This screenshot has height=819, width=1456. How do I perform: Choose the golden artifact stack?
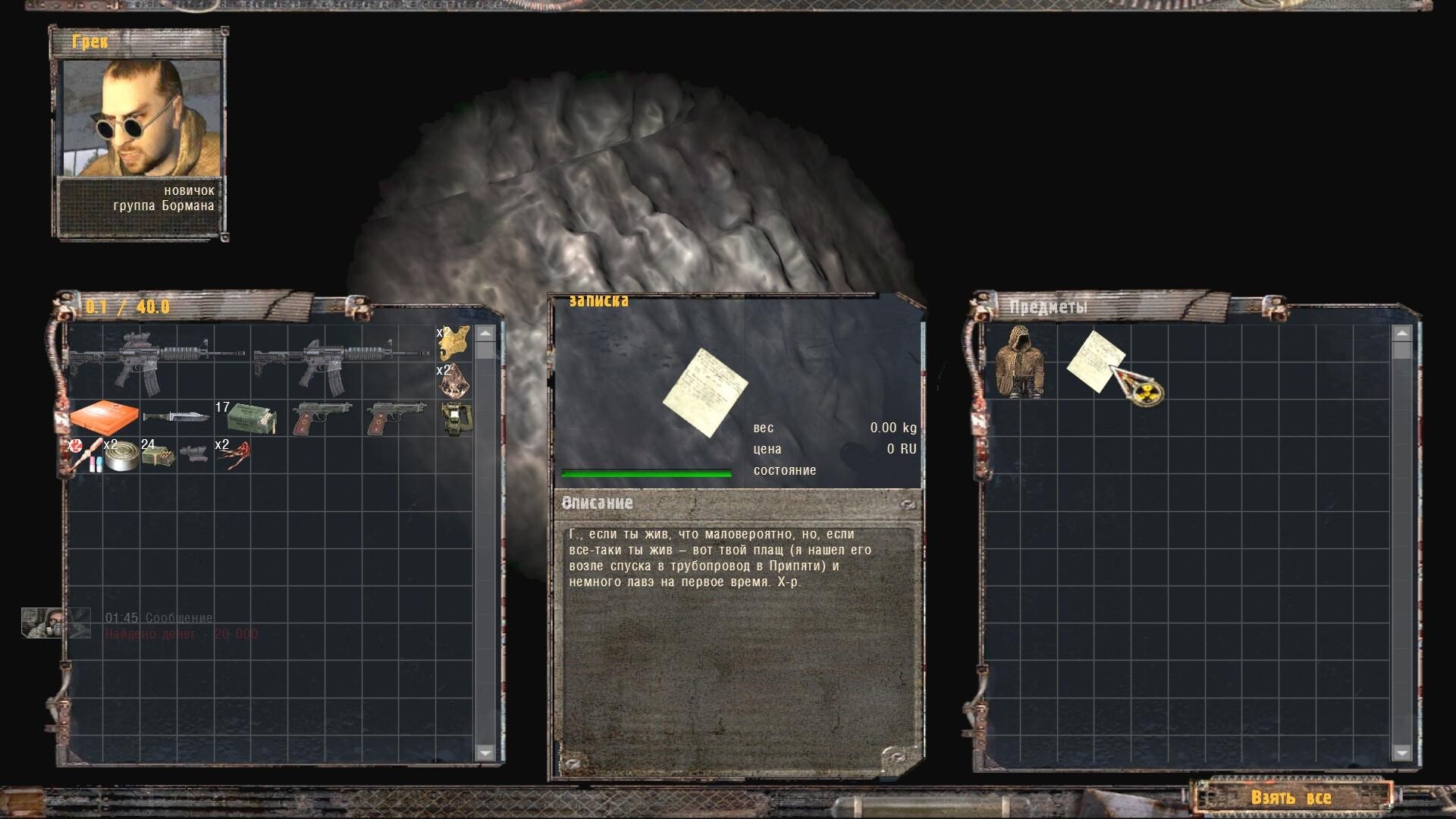point(454,344)
